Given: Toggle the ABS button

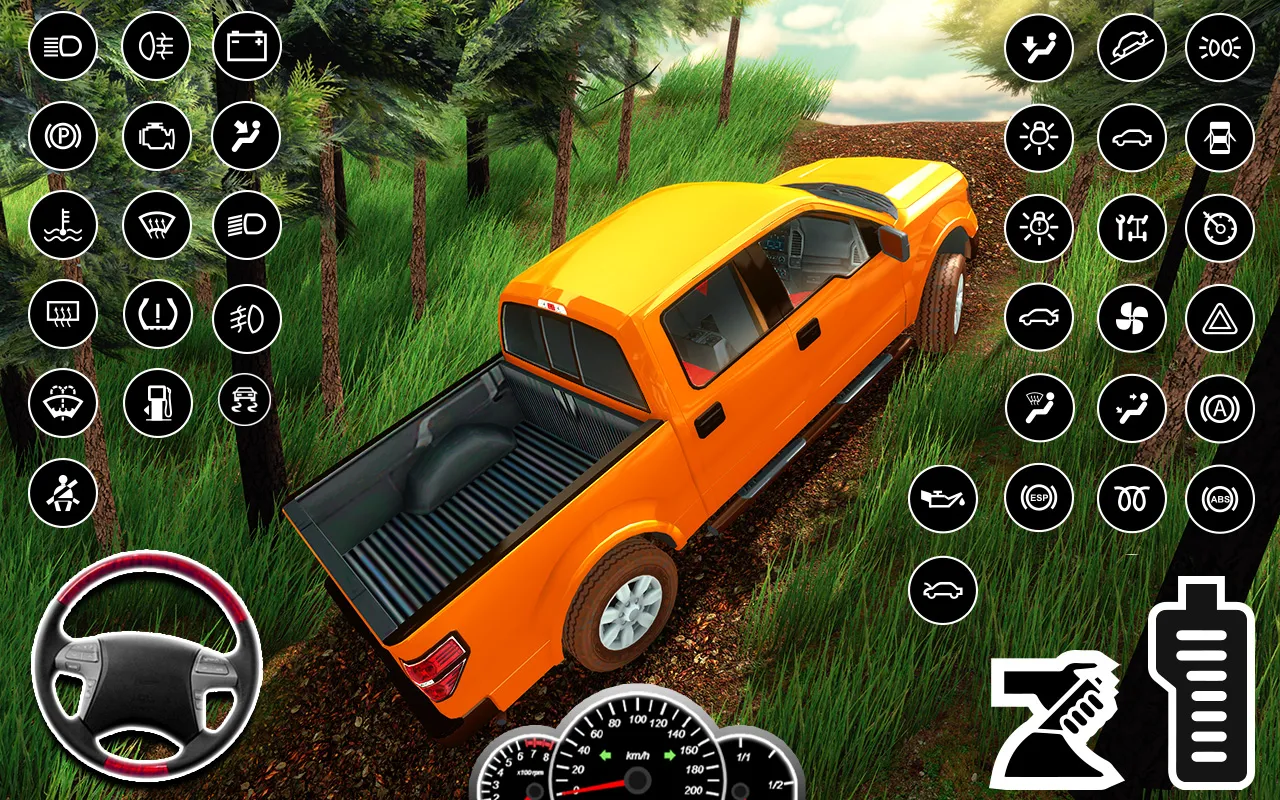Looking at the screenshot, I should (x=1219, y=498).
